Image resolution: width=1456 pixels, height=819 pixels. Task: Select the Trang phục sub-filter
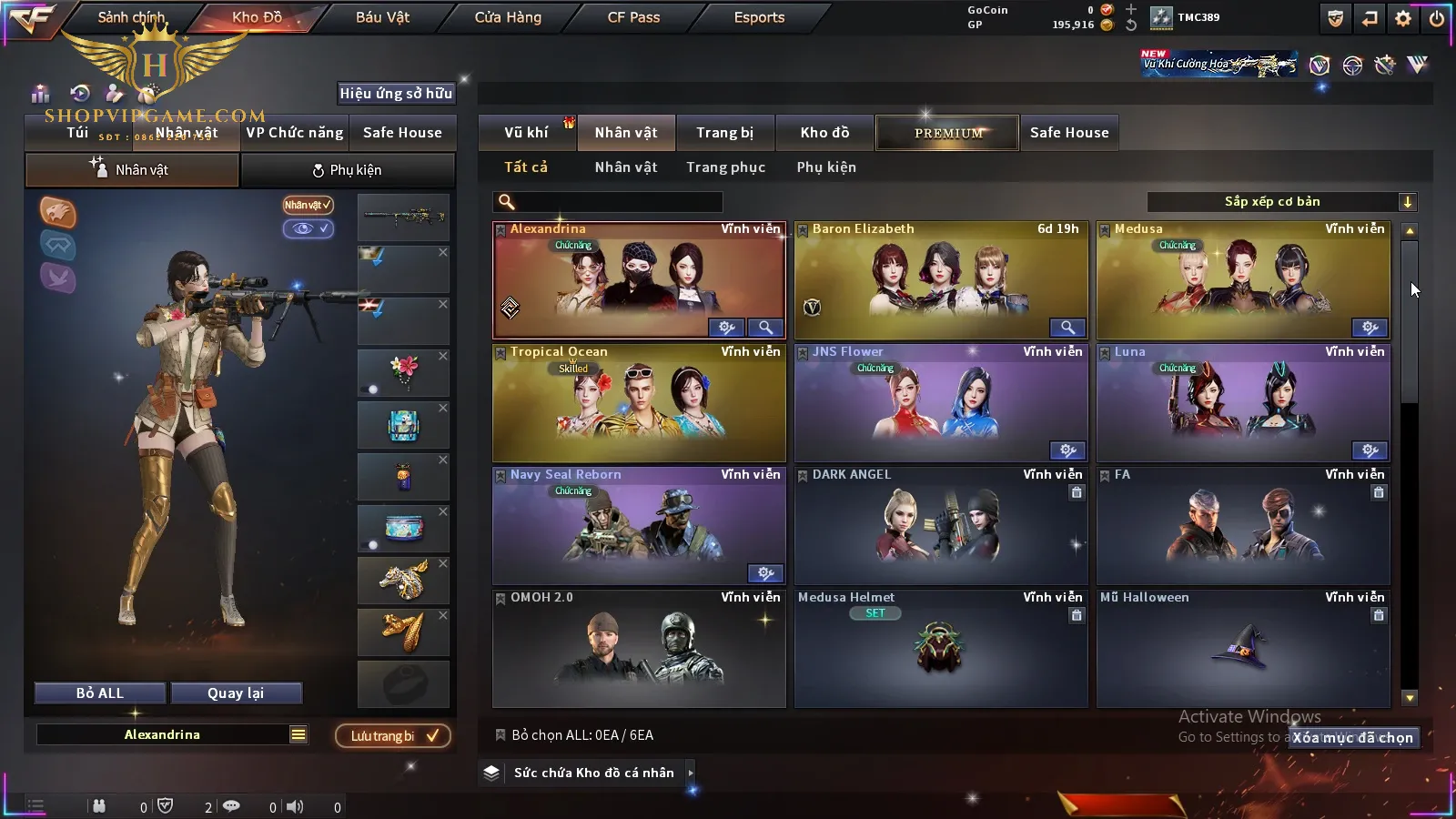point(725,167)
